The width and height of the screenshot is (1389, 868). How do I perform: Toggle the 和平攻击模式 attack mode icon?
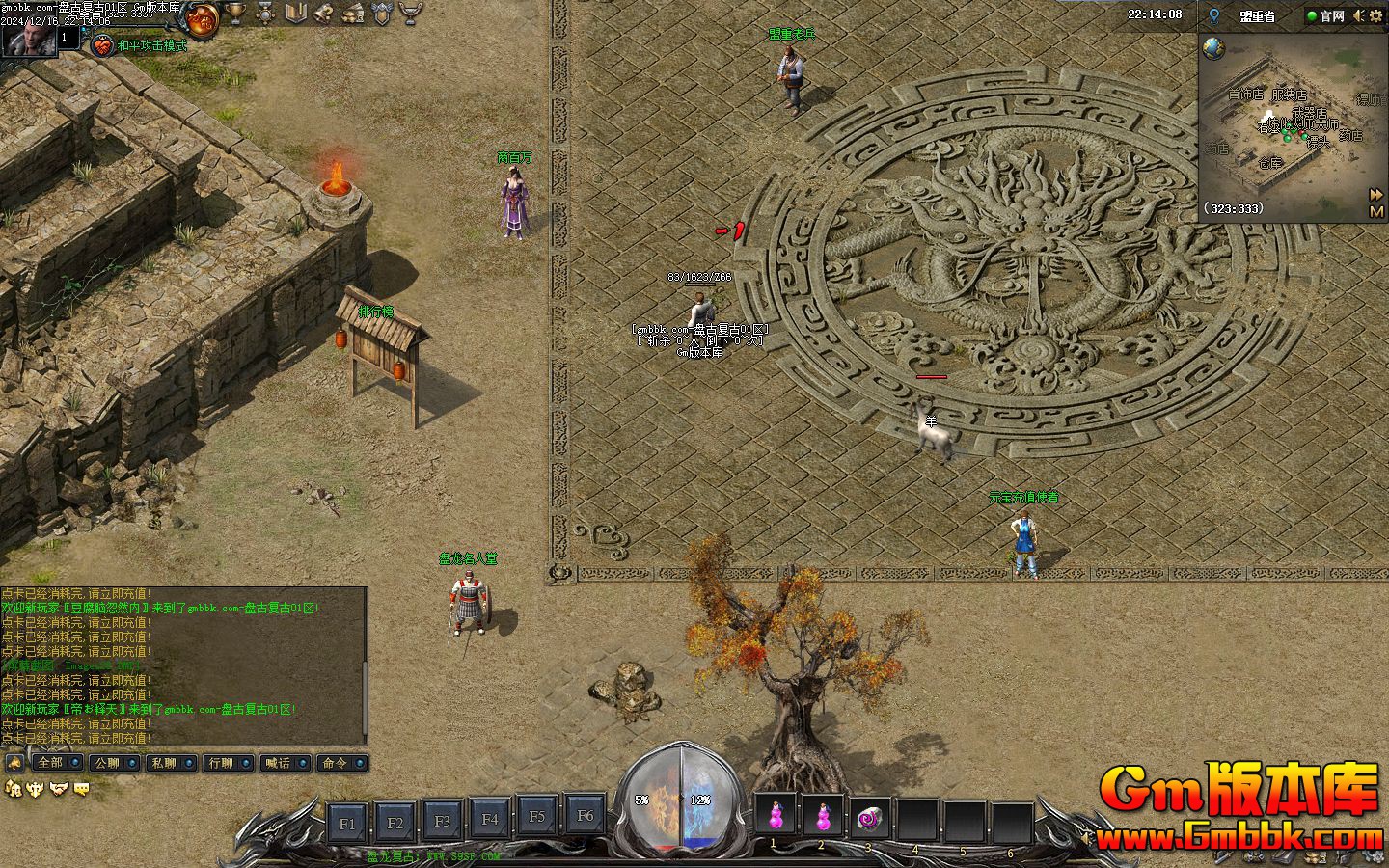[102, 44]
